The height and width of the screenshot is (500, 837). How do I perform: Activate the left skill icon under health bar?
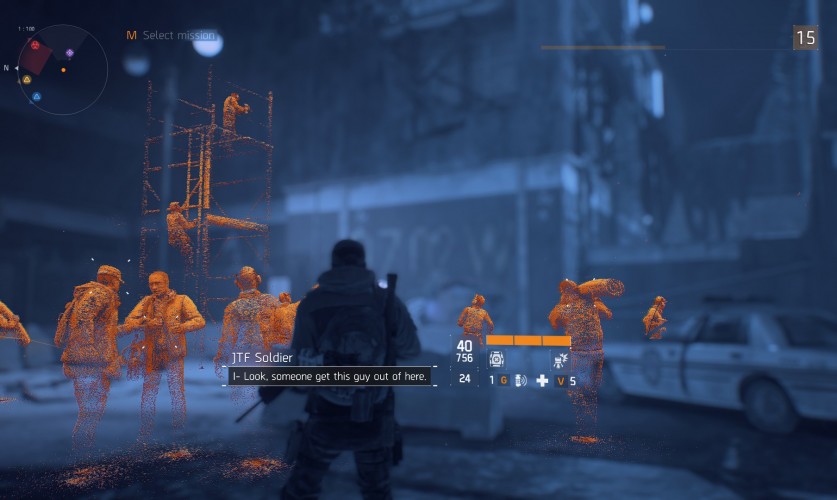(496, 359)
